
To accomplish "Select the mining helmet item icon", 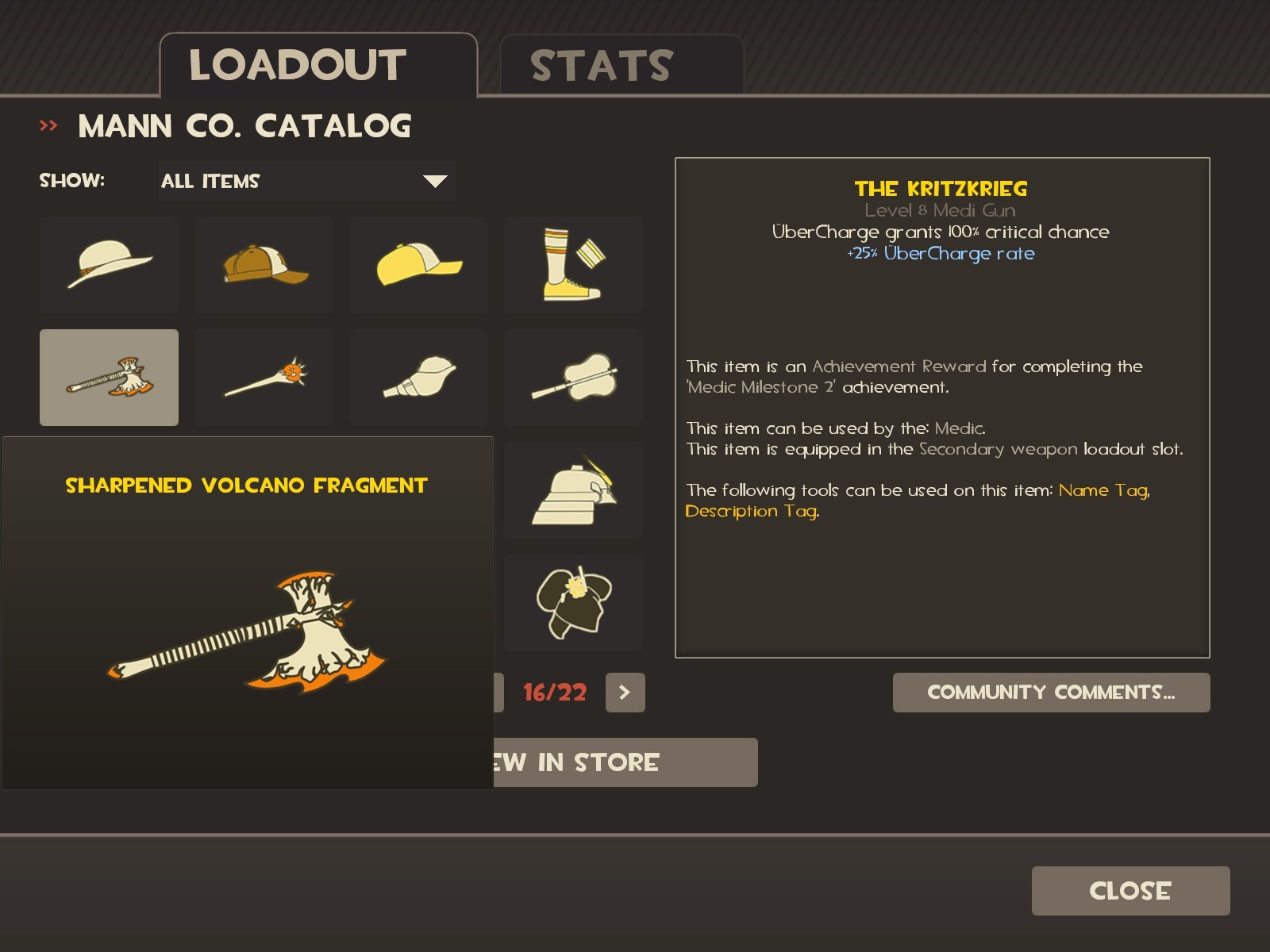I will click(x=573, y=489).
